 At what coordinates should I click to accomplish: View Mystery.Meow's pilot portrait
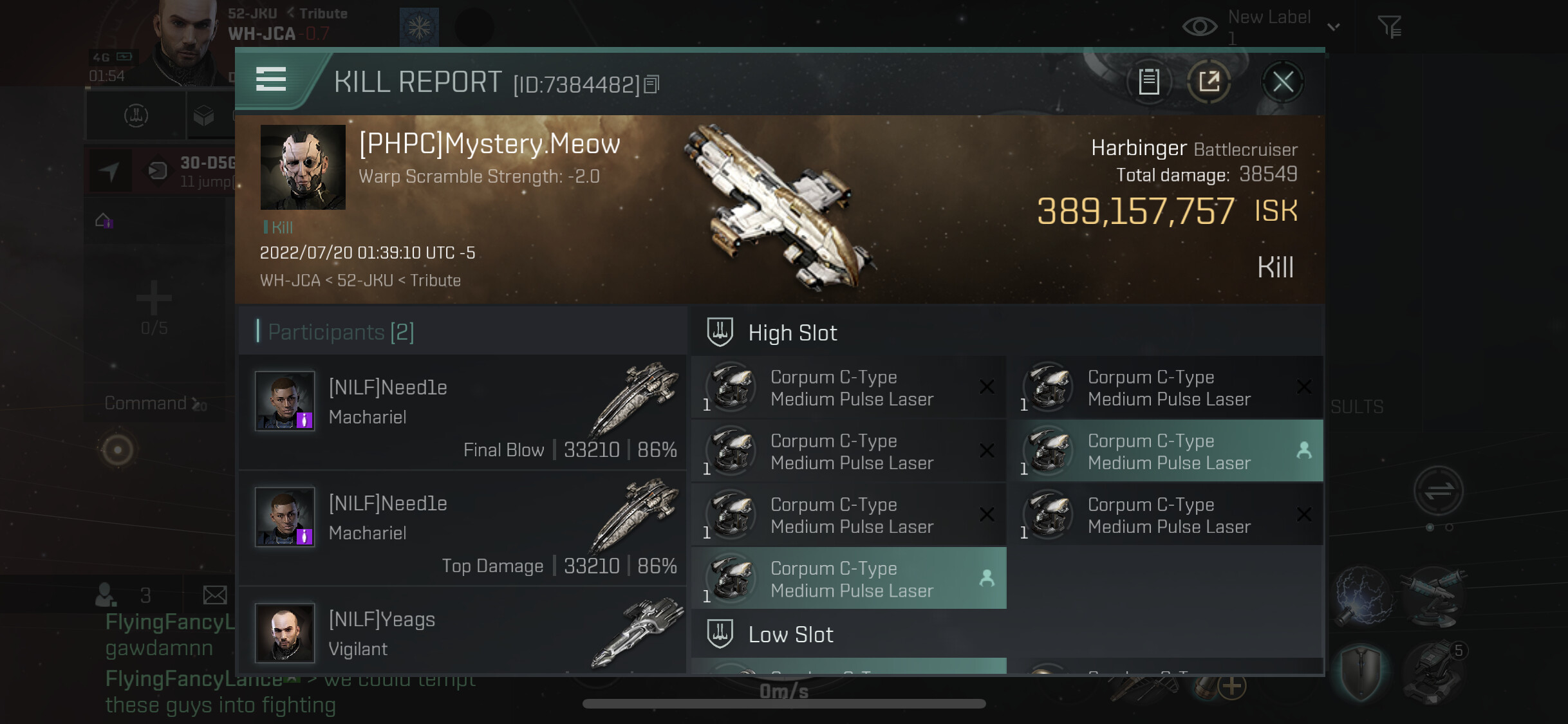click(x=303, y=167)
